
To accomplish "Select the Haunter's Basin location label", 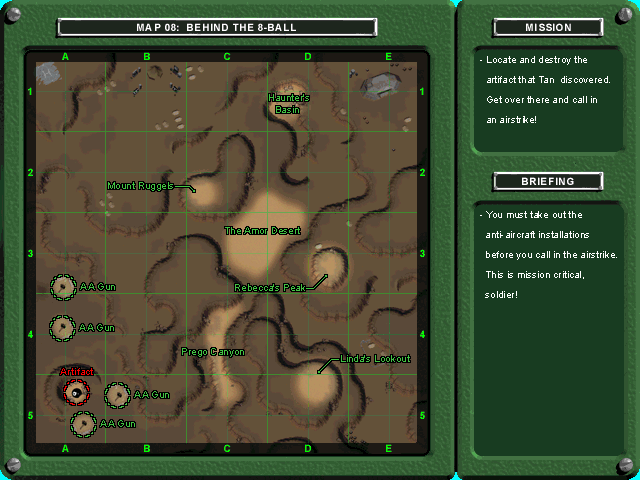I will click(x=290, y=103).
